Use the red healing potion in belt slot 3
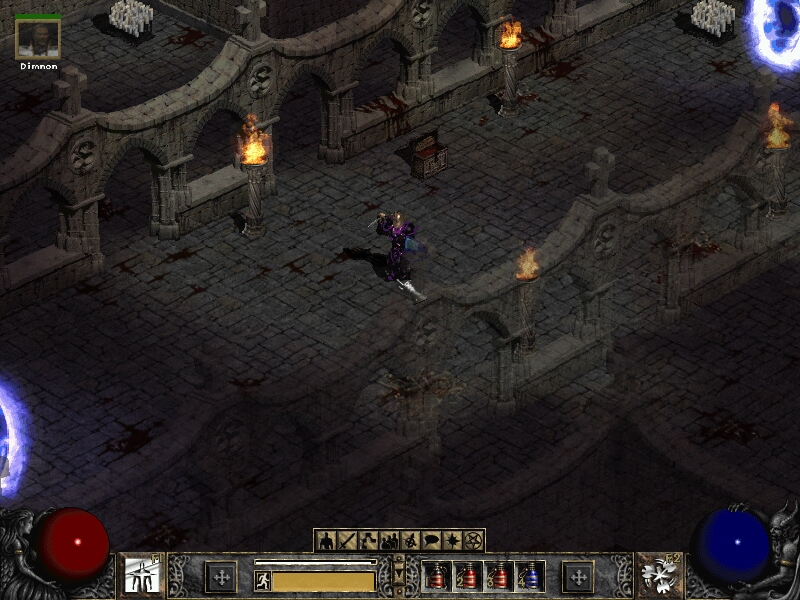This screenshot has width=800, height=600. 499,576
